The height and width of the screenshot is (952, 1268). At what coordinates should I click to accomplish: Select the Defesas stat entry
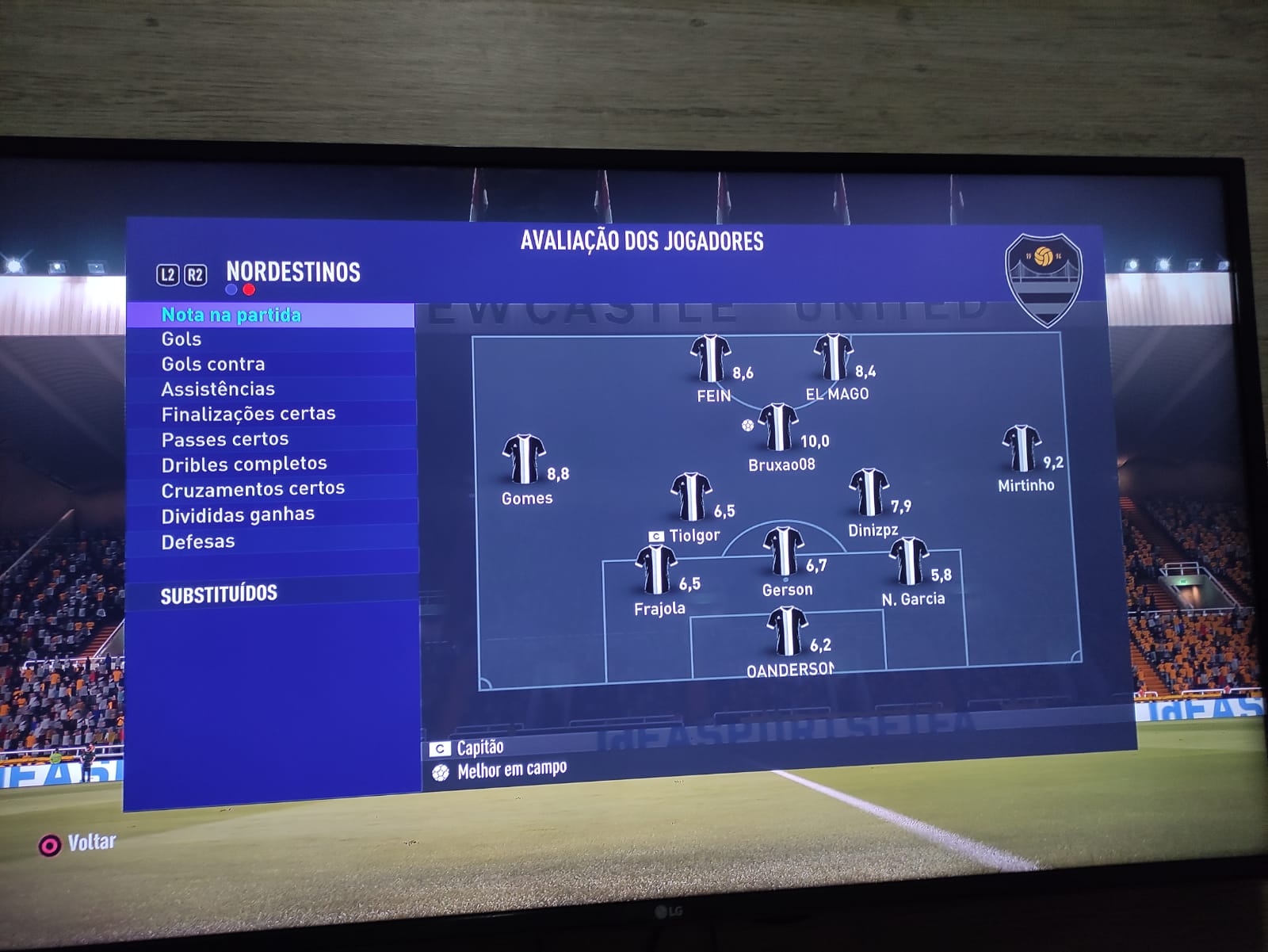pos(198,541)
